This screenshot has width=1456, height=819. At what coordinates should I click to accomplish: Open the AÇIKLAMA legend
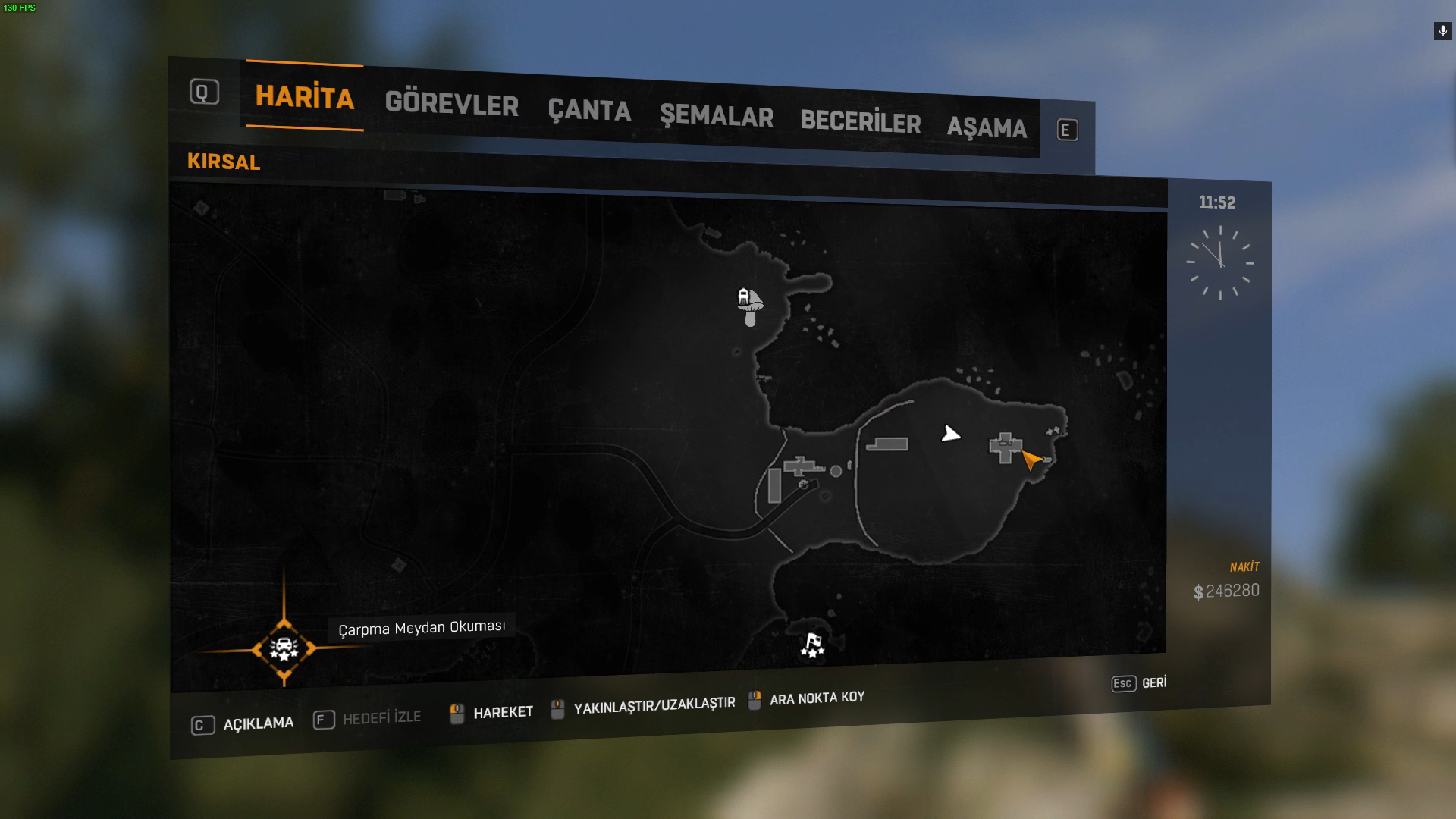[243, 724]
